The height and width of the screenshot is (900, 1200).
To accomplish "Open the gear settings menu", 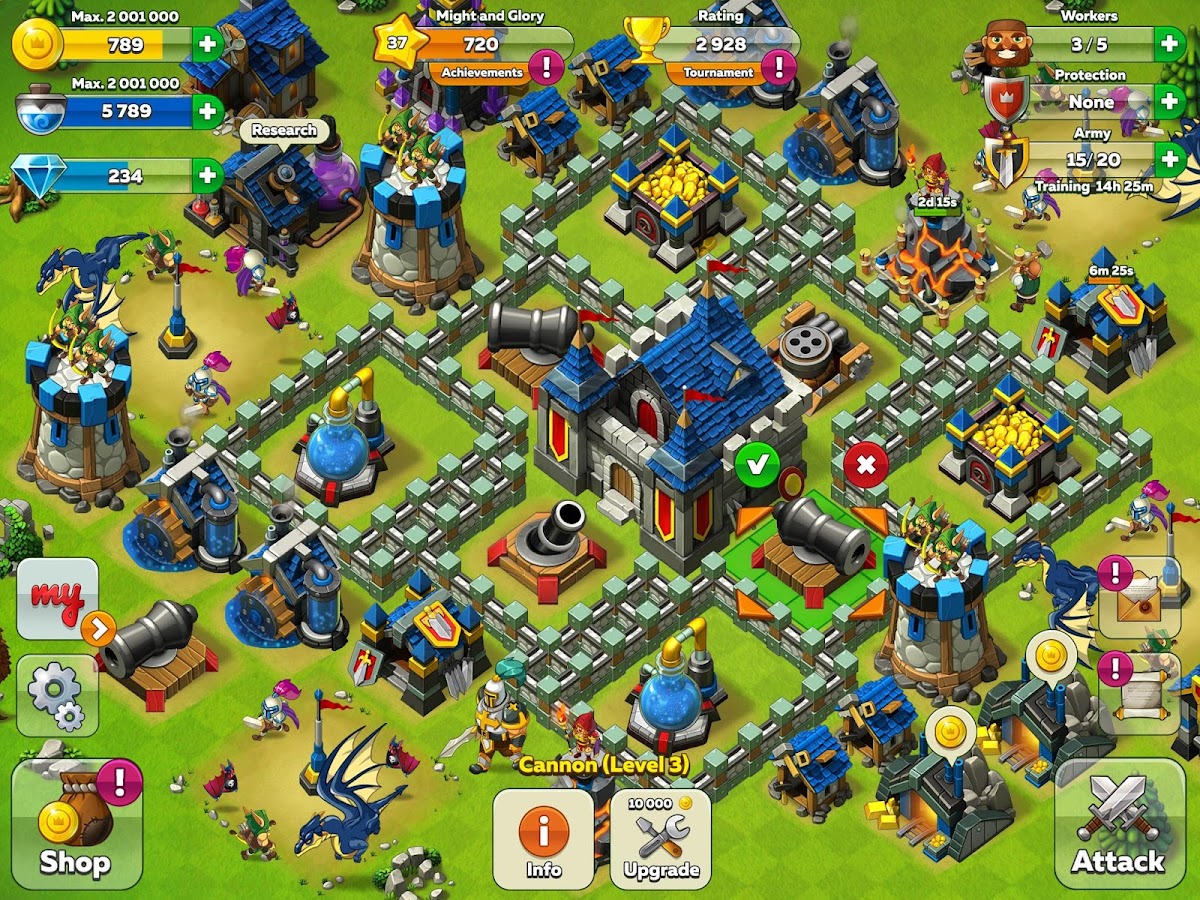I will pos(56,695).
